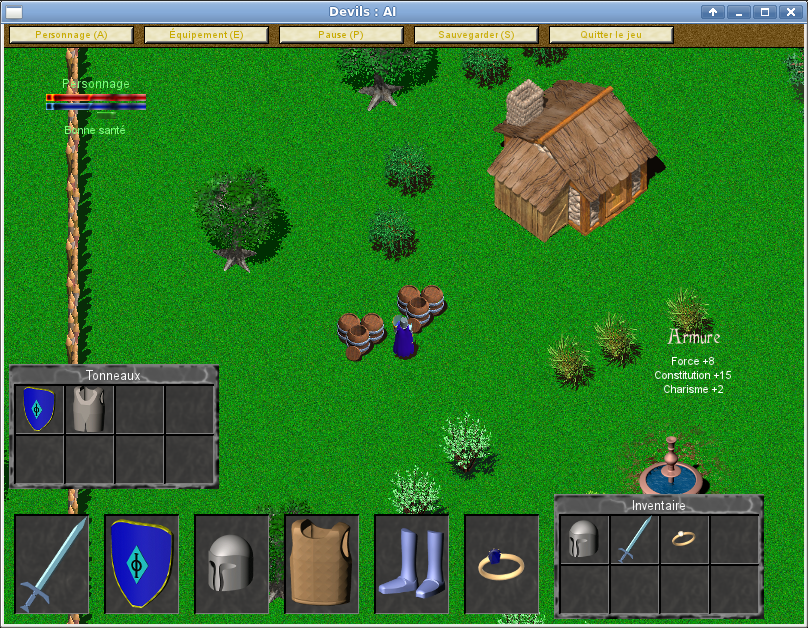Select the equipped sword slot
The width and height of the screenshot is (808, 628).
pos(51,564)
